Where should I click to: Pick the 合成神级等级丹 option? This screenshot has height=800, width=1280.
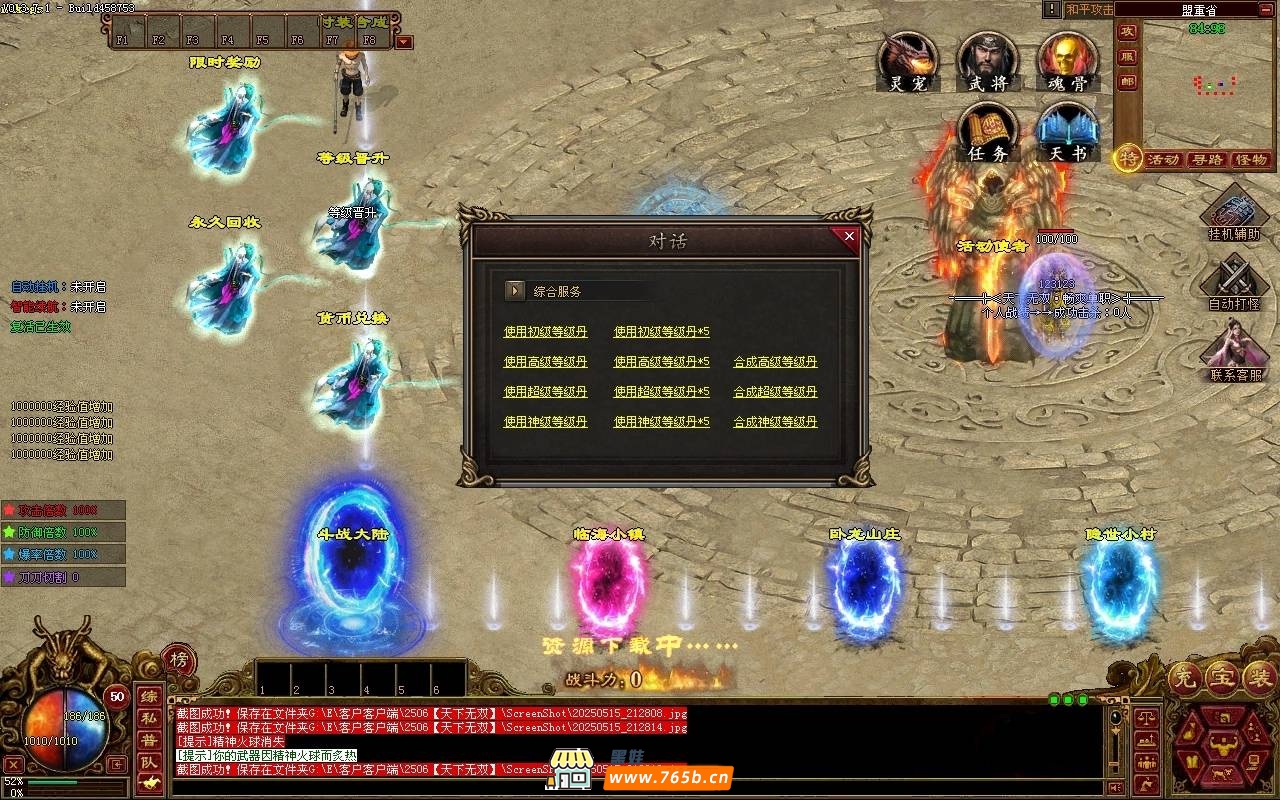[775, 422]
